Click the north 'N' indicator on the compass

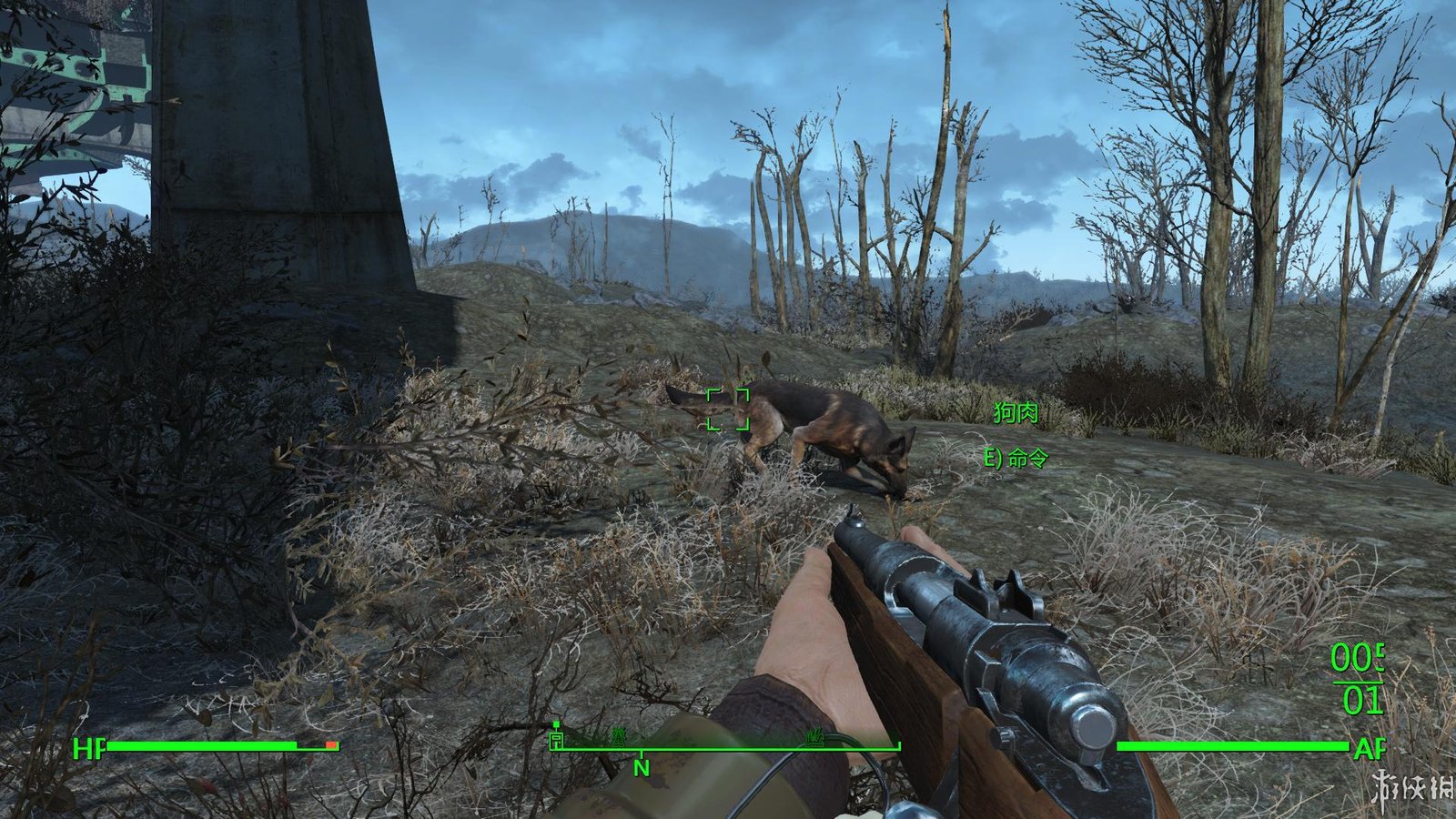(x=642, y=769)
